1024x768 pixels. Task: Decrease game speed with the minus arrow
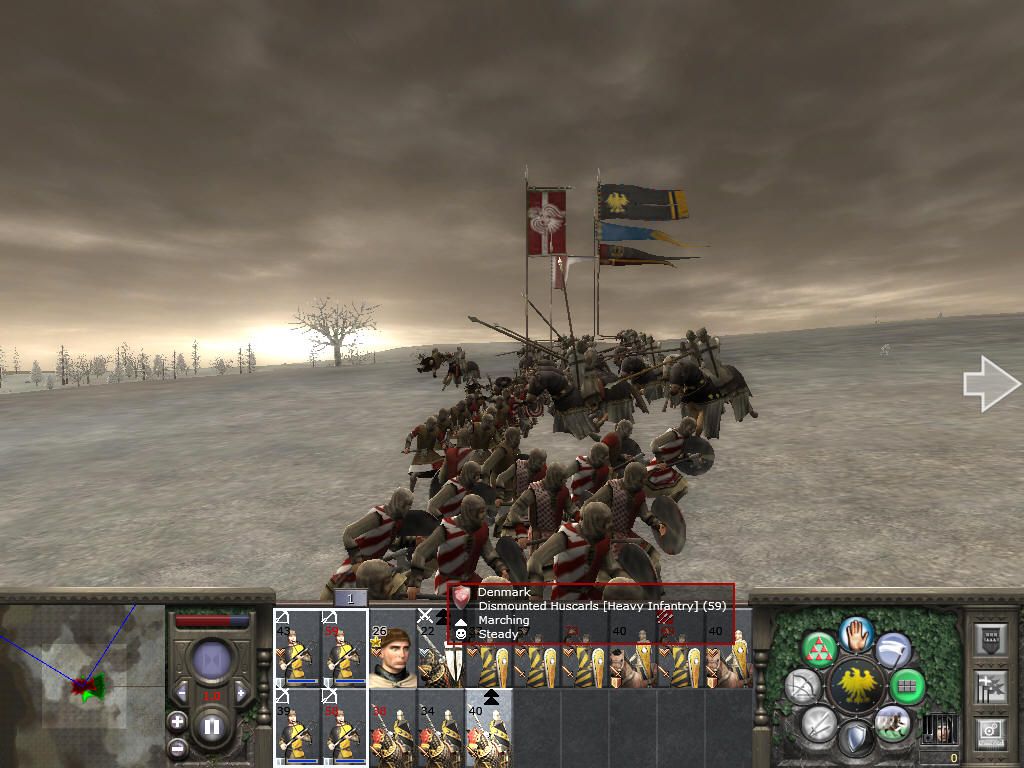coord(182,693)
